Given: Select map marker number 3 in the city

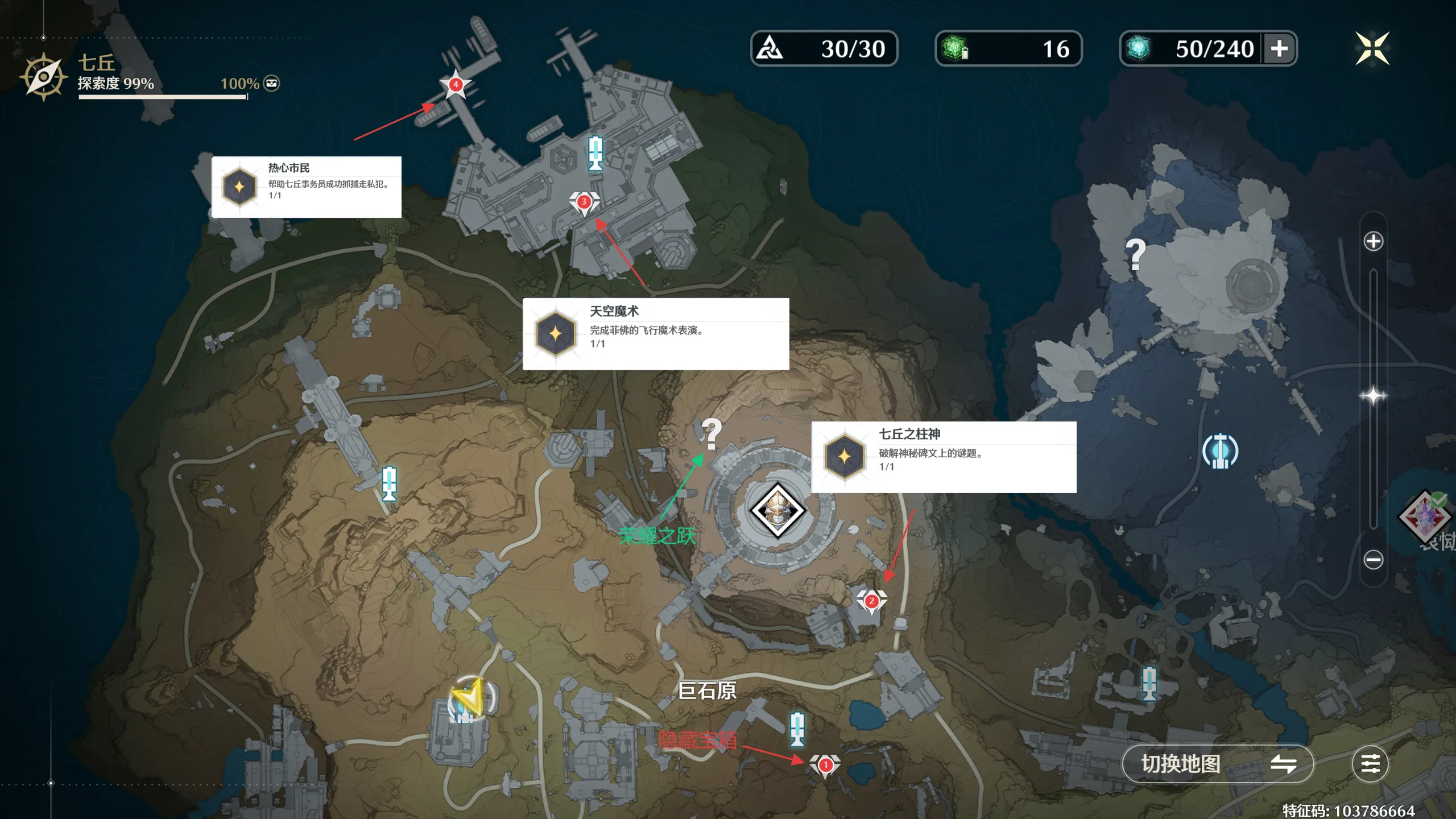Looking at the screenshot, I should [584, 202].
